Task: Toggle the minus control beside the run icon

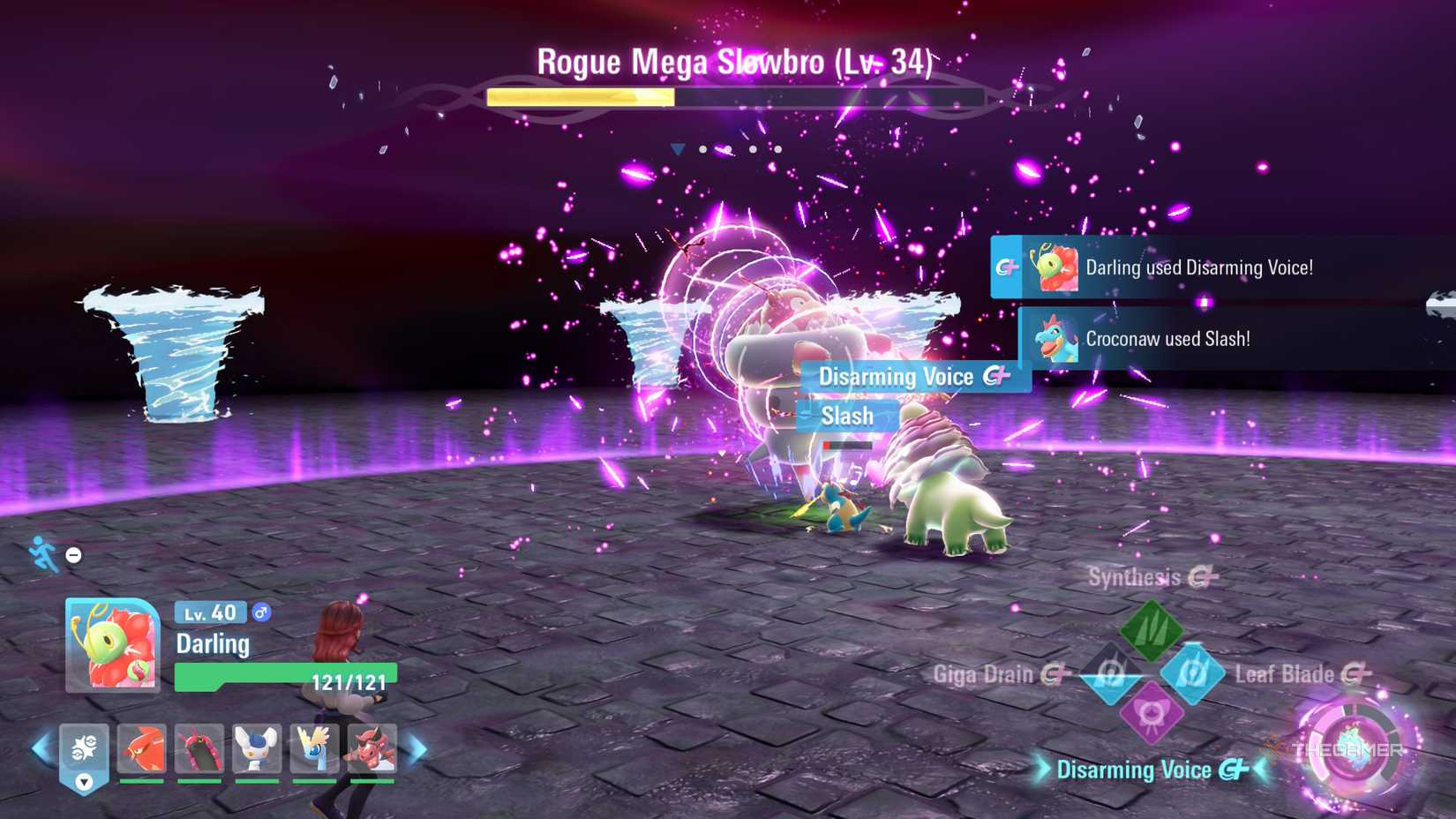Action: [72, 555]
